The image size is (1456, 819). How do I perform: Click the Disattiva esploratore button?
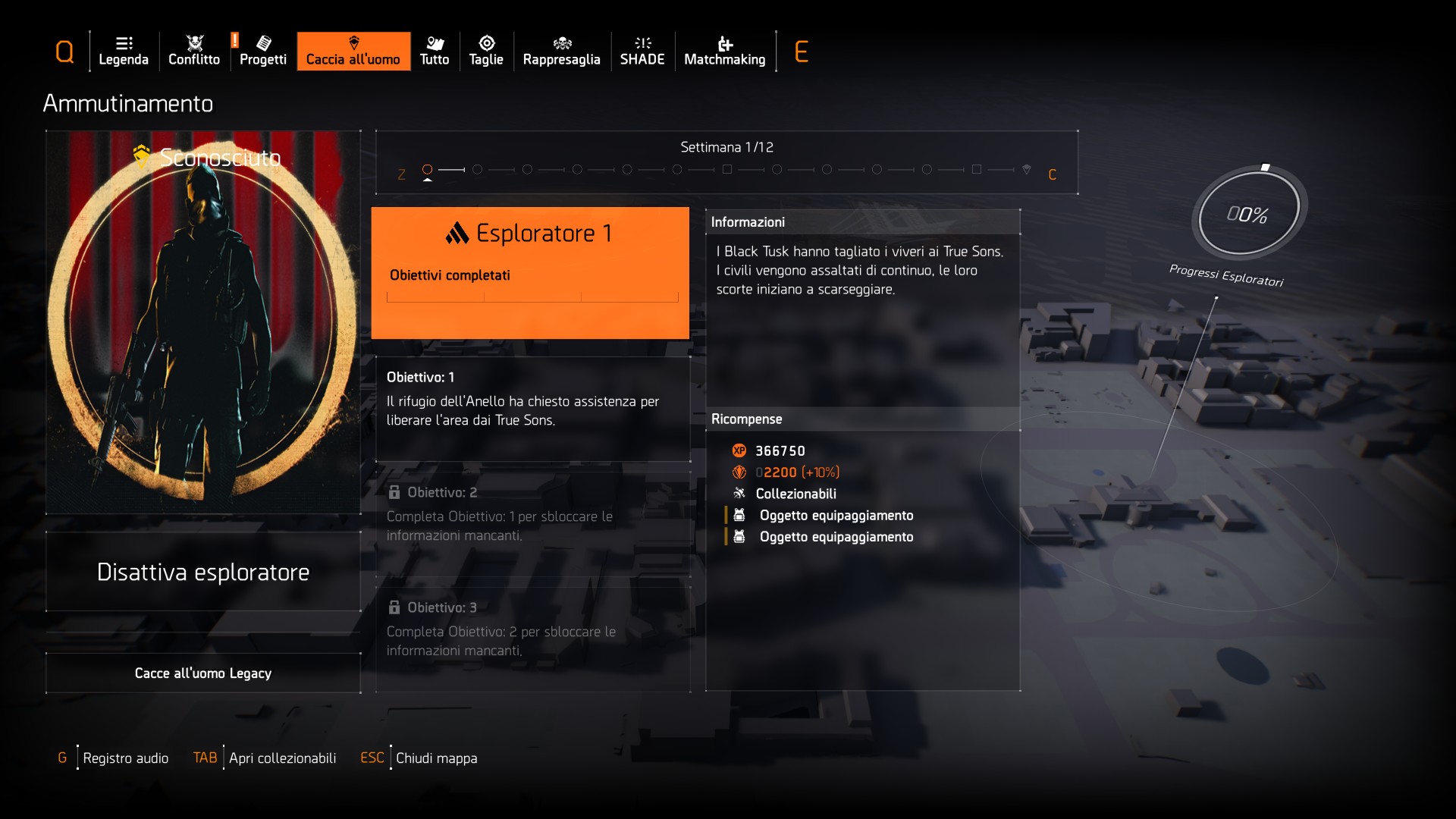[203, 572]
